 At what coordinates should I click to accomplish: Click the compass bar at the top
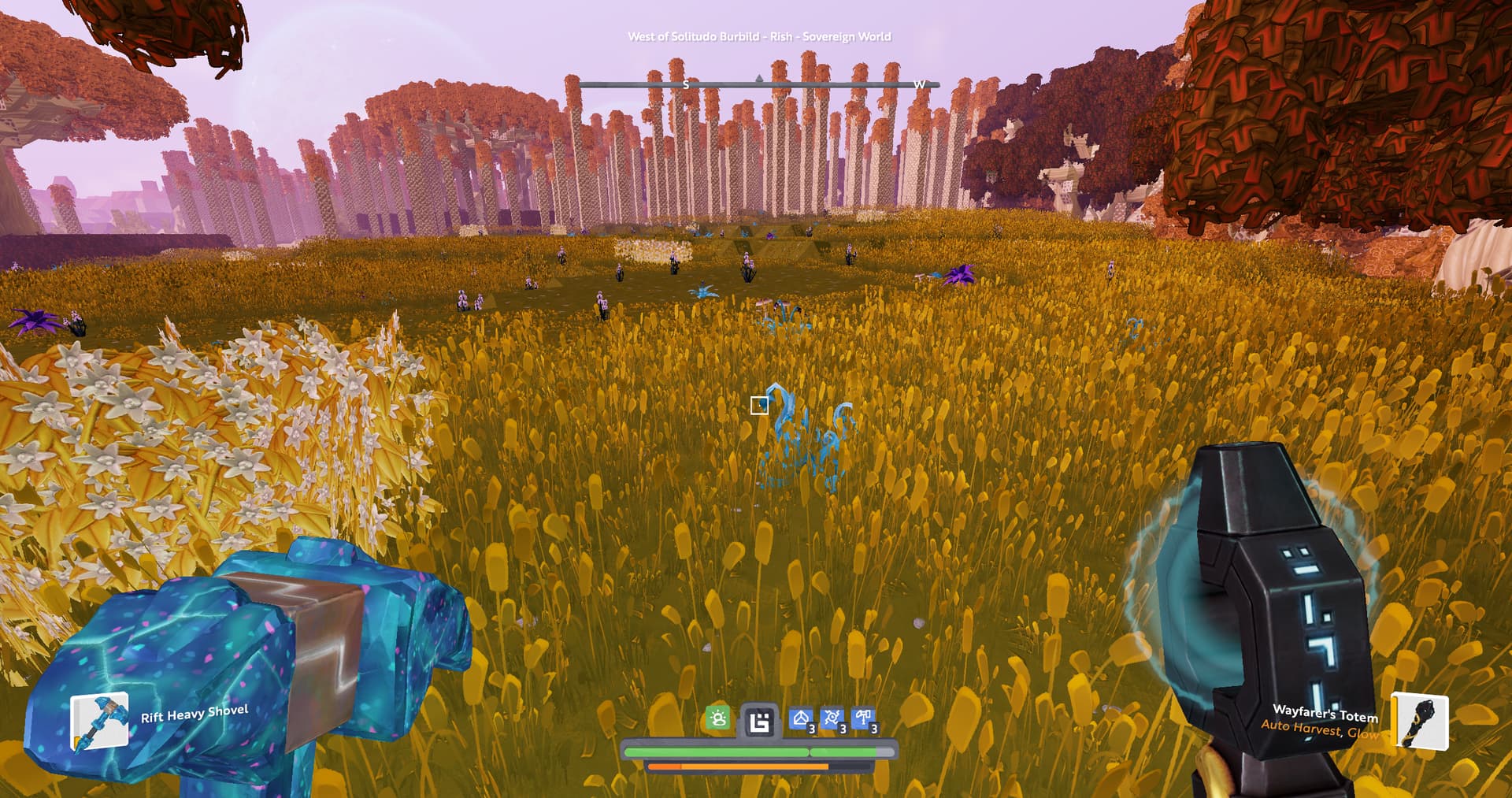point(758,84)
